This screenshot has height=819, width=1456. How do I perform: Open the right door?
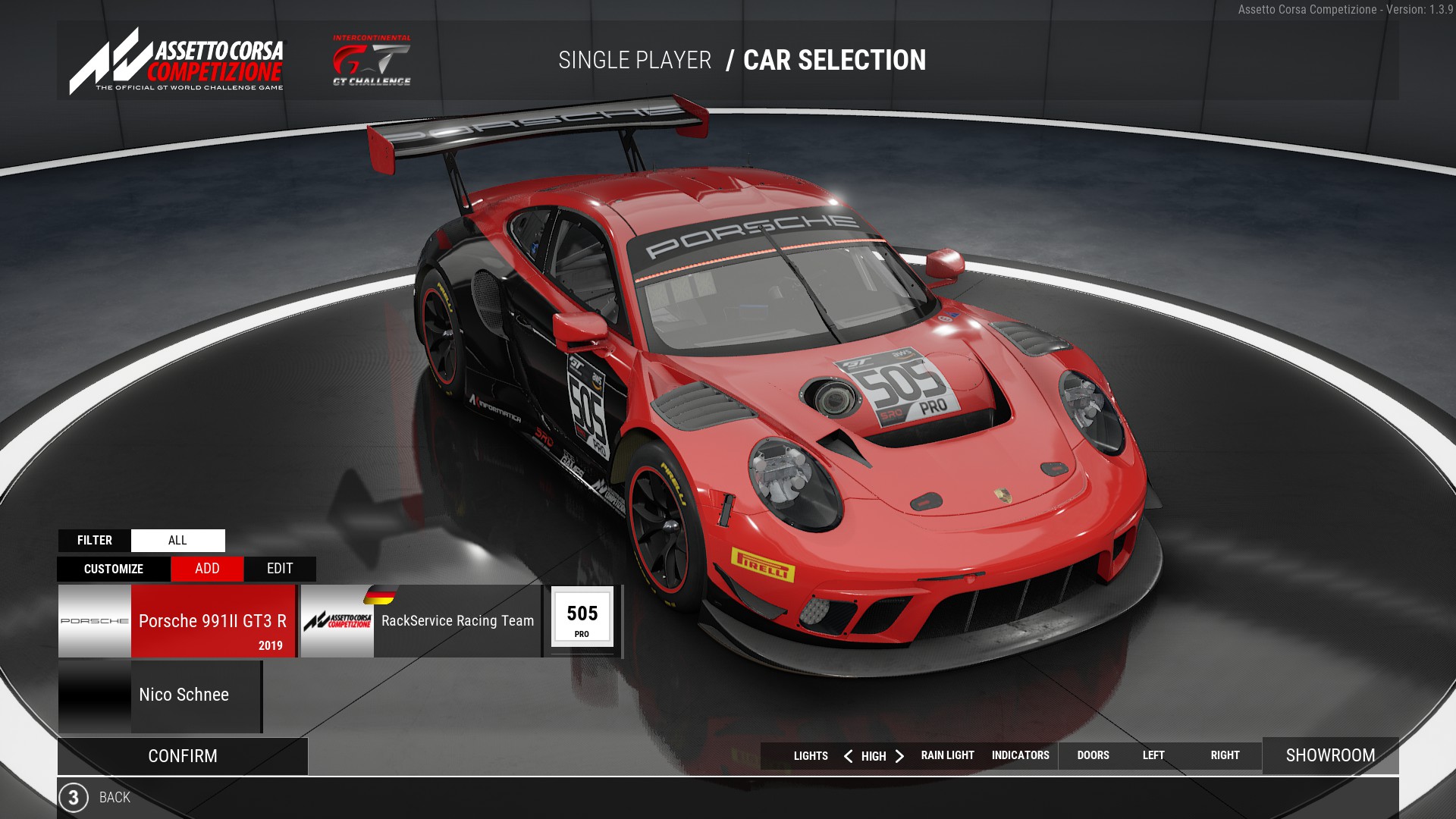1225,755
